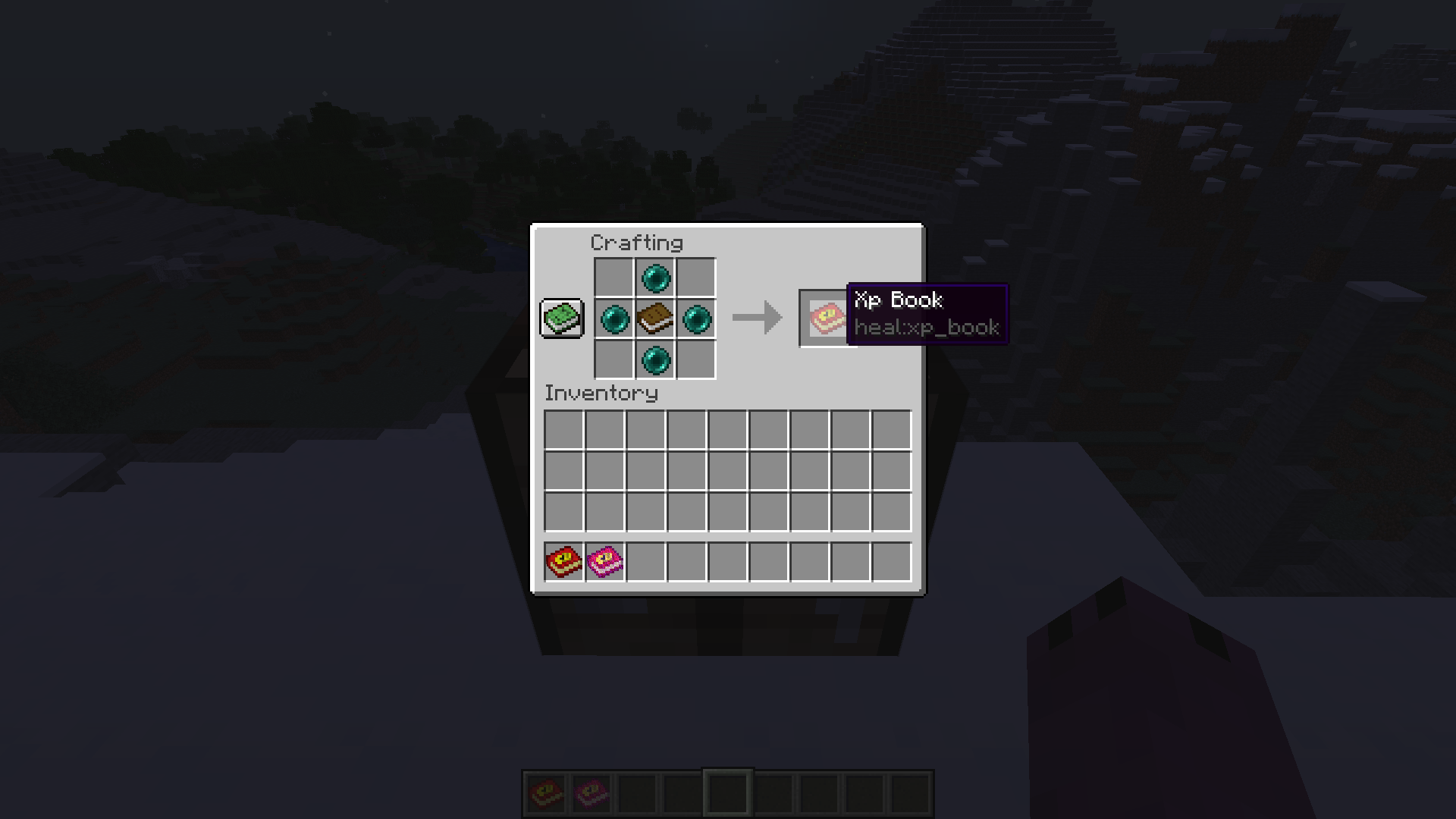The height and width of the screenshot is (819, 1456).
Task: Click the sparkling pink book in the bottom hotbar
Action: [591, 792]
